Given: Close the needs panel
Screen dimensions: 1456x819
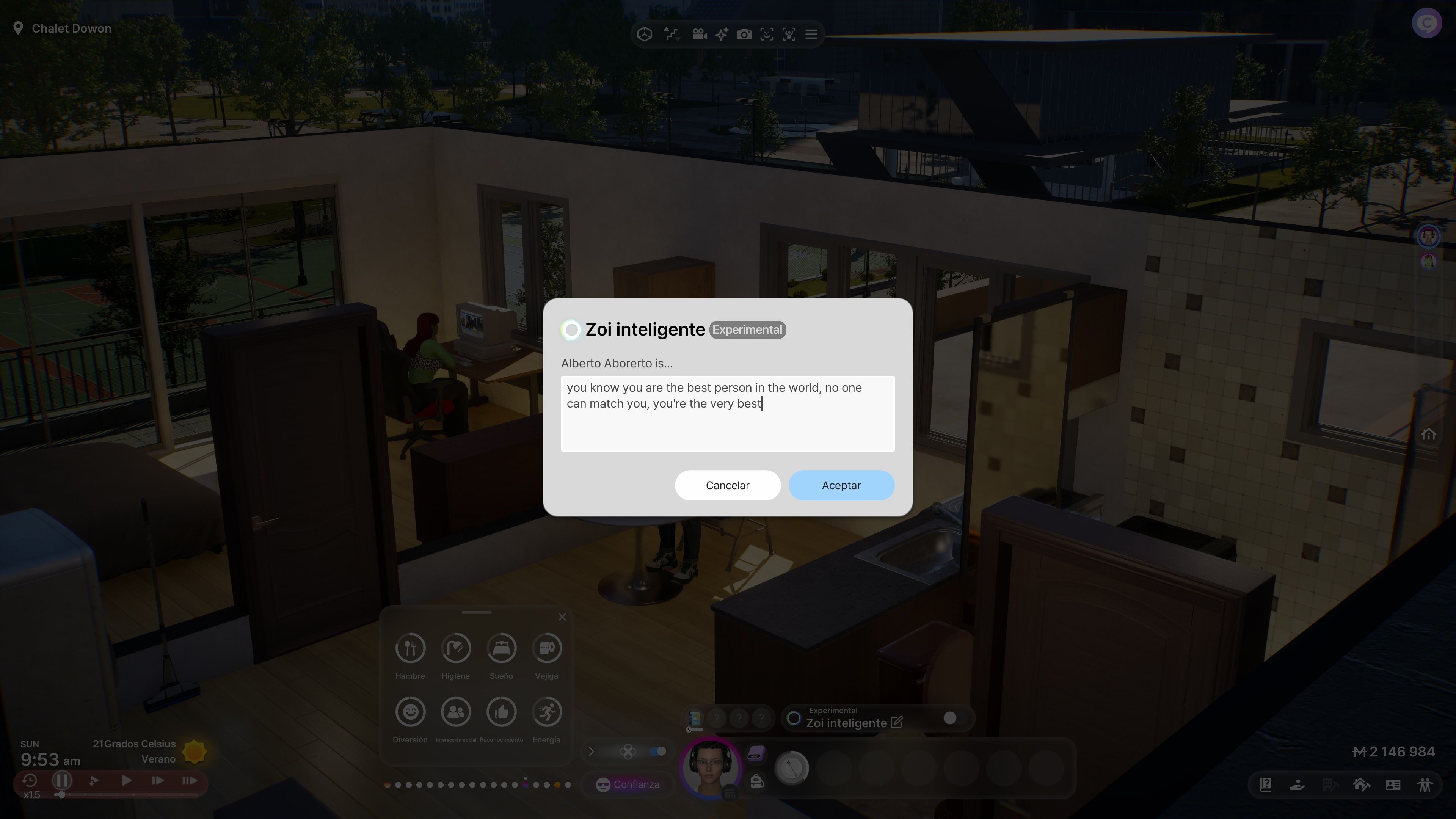Looking at the screenshot, I should point(562,617).
